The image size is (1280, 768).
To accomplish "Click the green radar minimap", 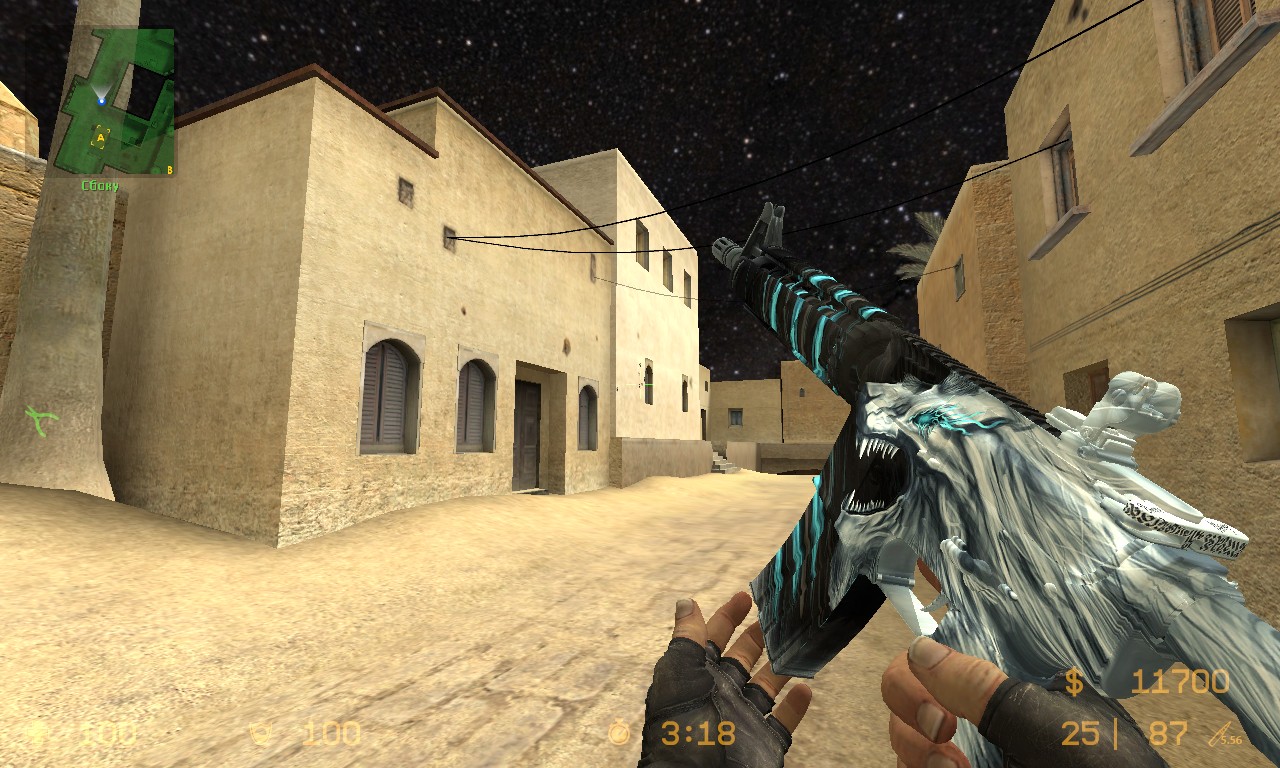I will 114,102.
